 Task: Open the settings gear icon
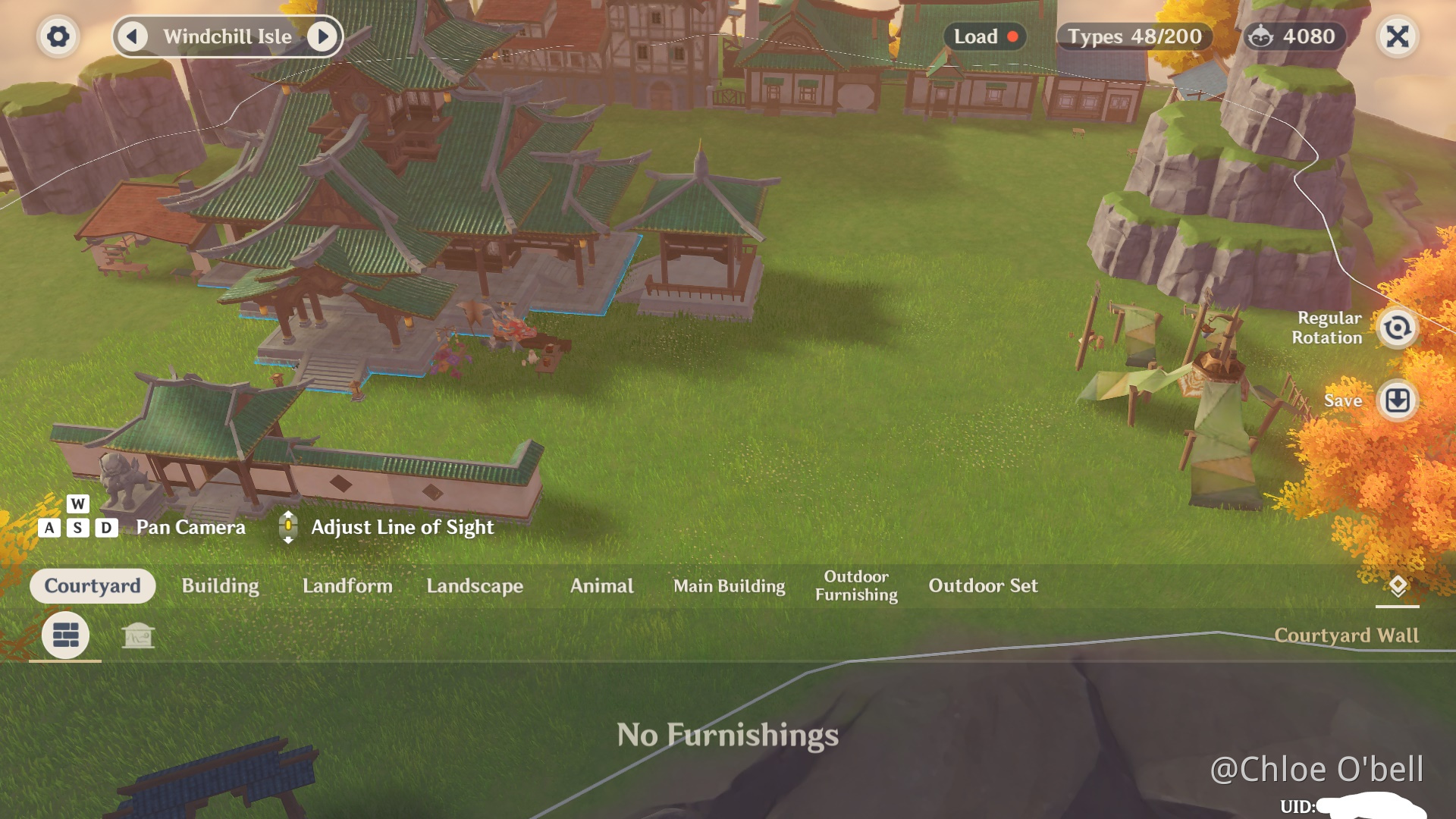tap(59, 36)
